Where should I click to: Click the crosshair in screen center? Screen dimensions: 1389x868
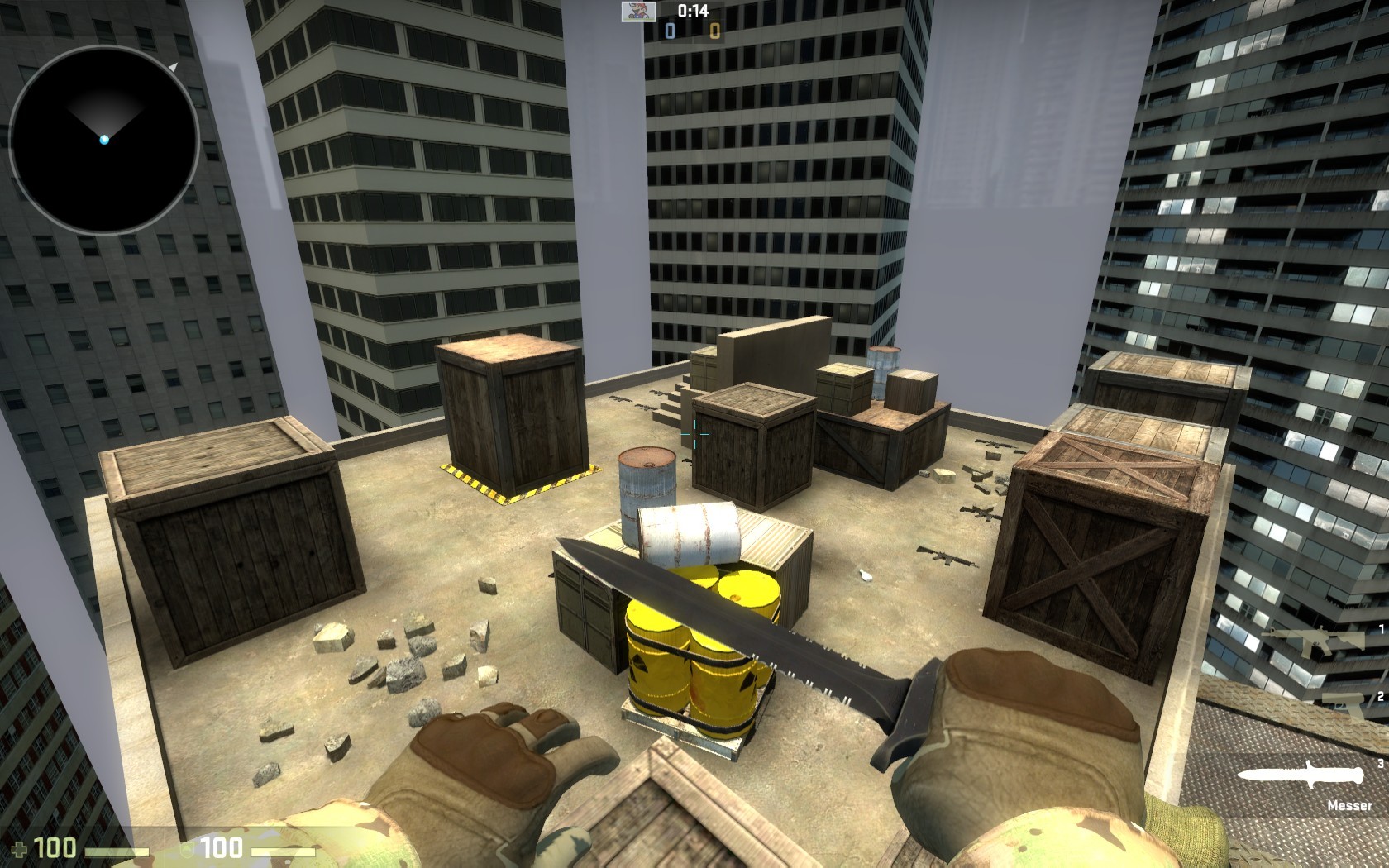[x=694, y=434]
